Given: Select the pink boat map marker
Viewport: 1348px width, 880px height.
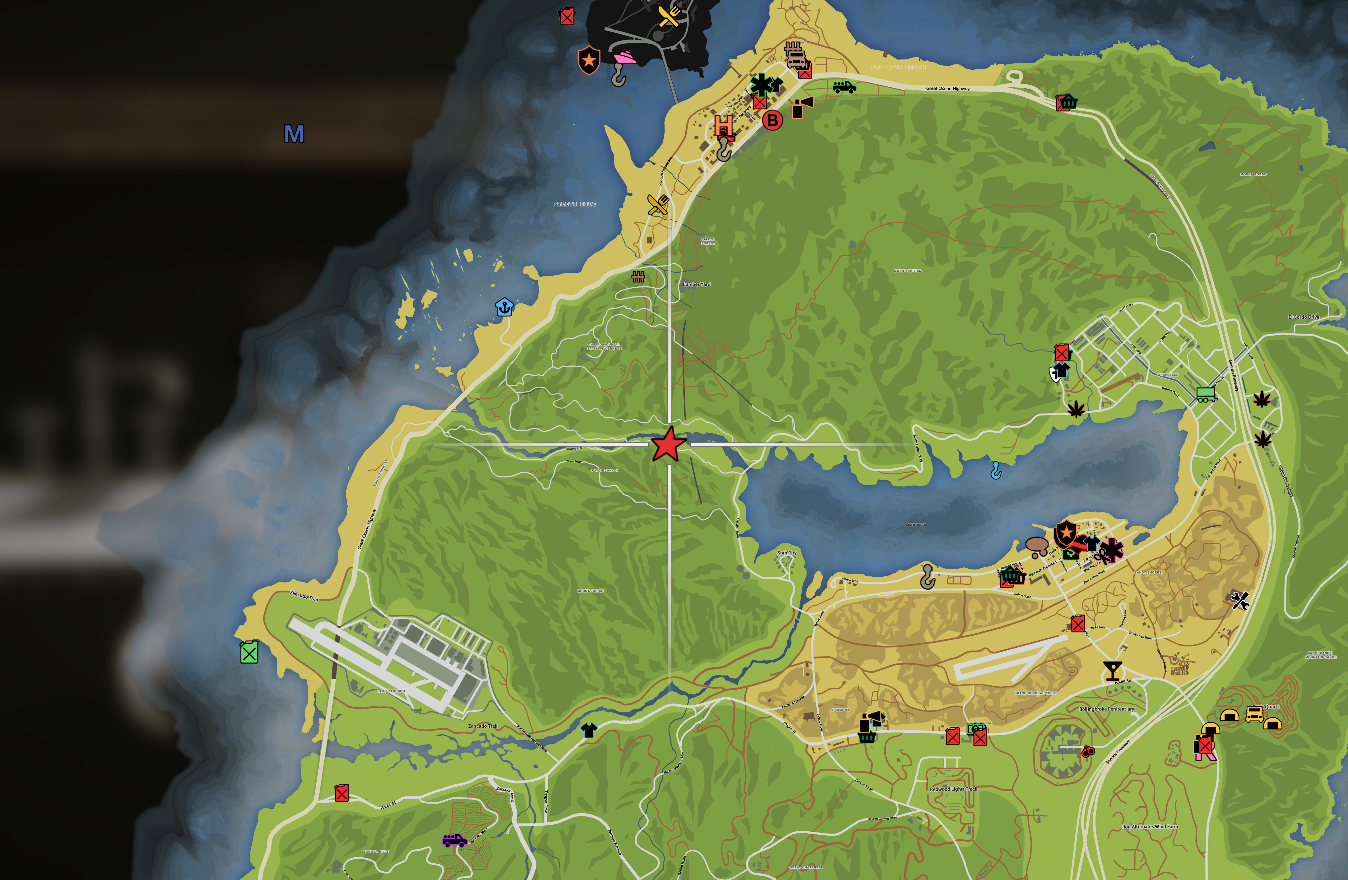Looking at the screenshot, I should [625, 57].
